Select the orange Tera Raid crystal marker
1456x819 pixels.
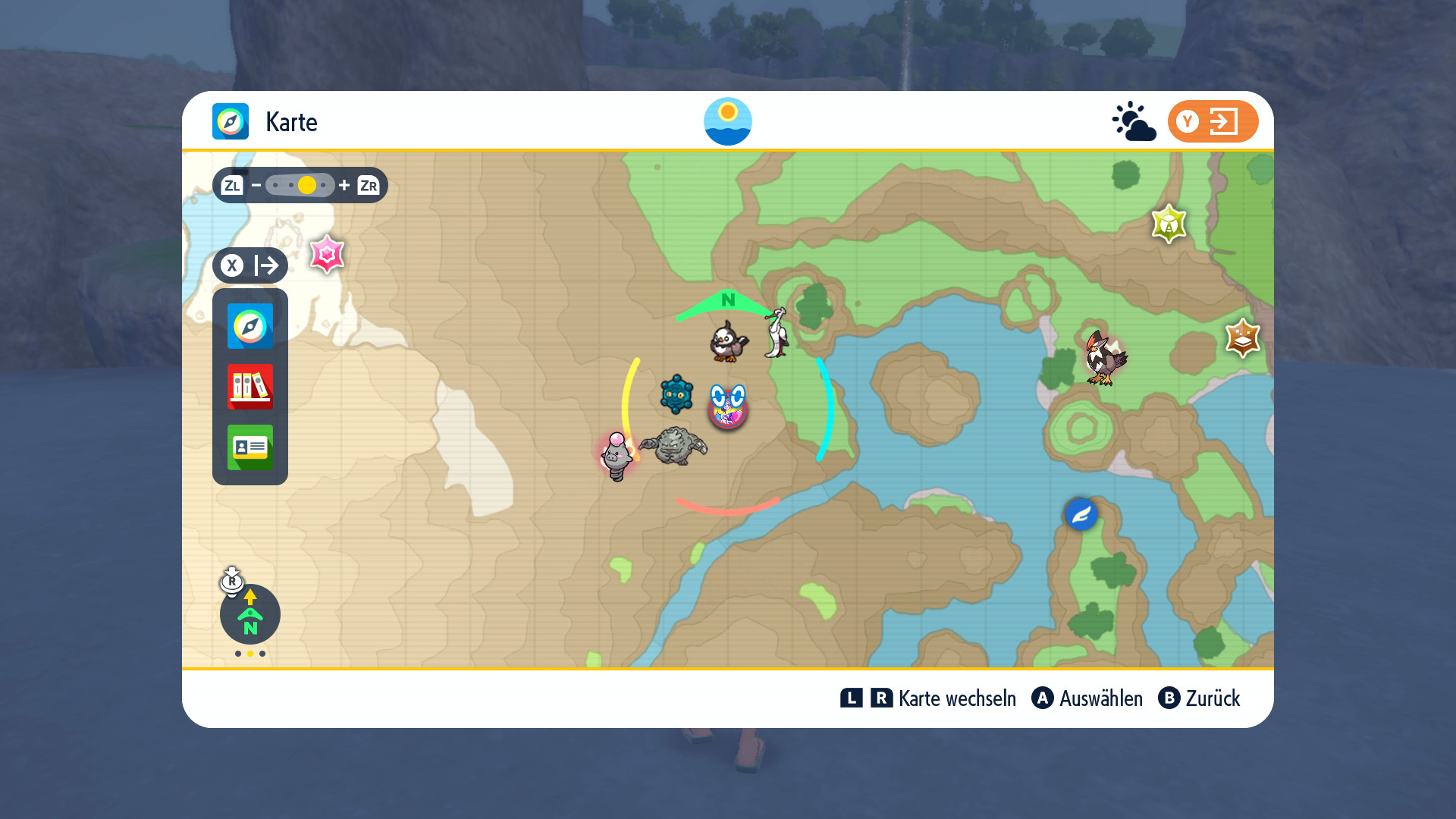coord(1242,338)
